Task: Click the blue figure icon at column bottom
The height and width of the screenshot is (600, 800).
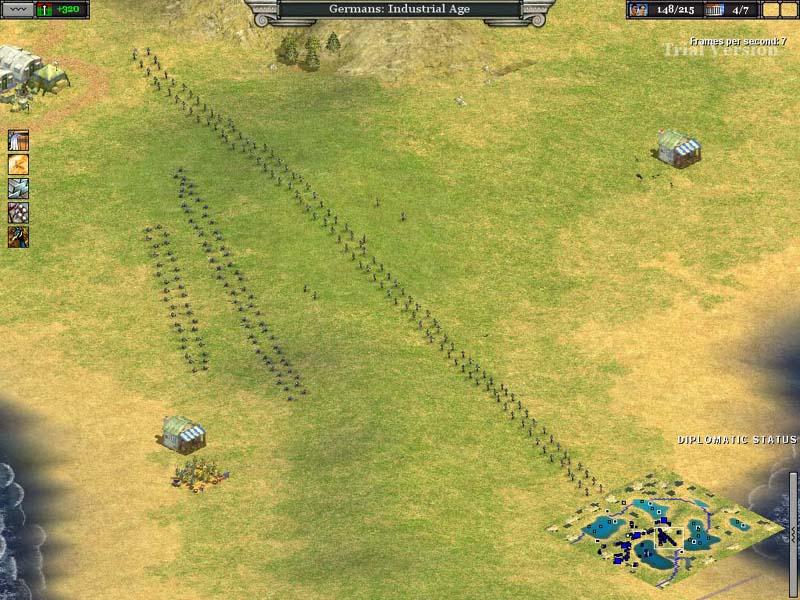Action: [x=18, y=237]
